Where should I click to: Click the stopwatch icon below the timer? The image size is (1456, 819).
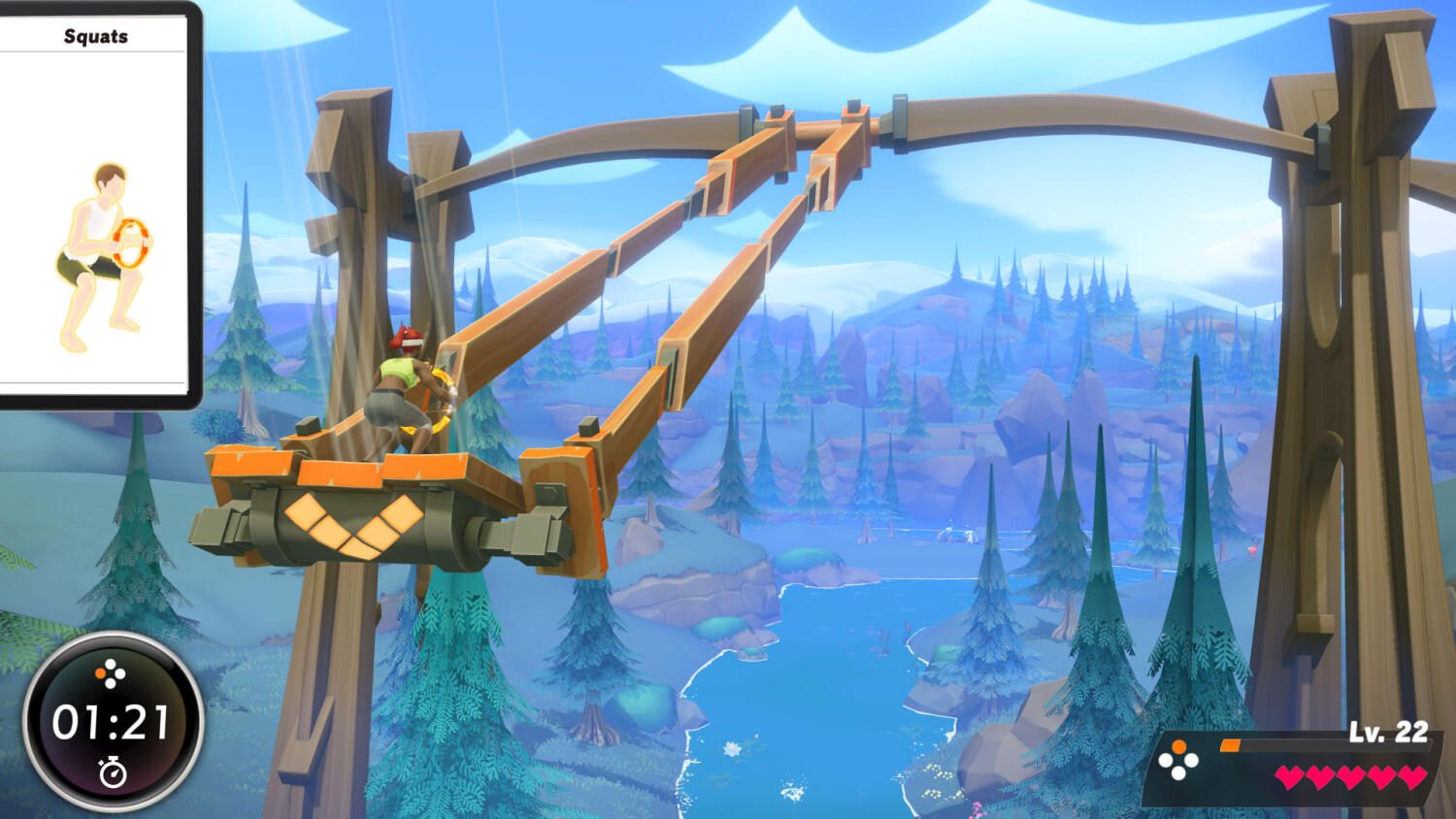tap(113, 770)
